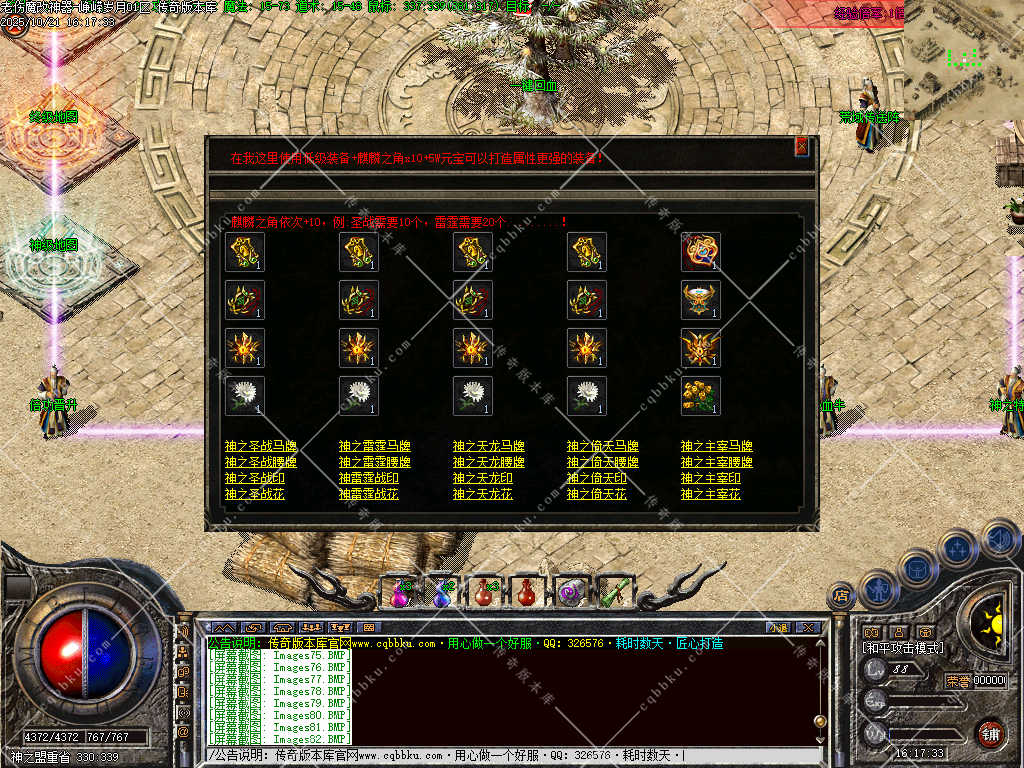The image size is (1024, 768).
Task: Open the shop with the 店 button
Action: point(840,596)
